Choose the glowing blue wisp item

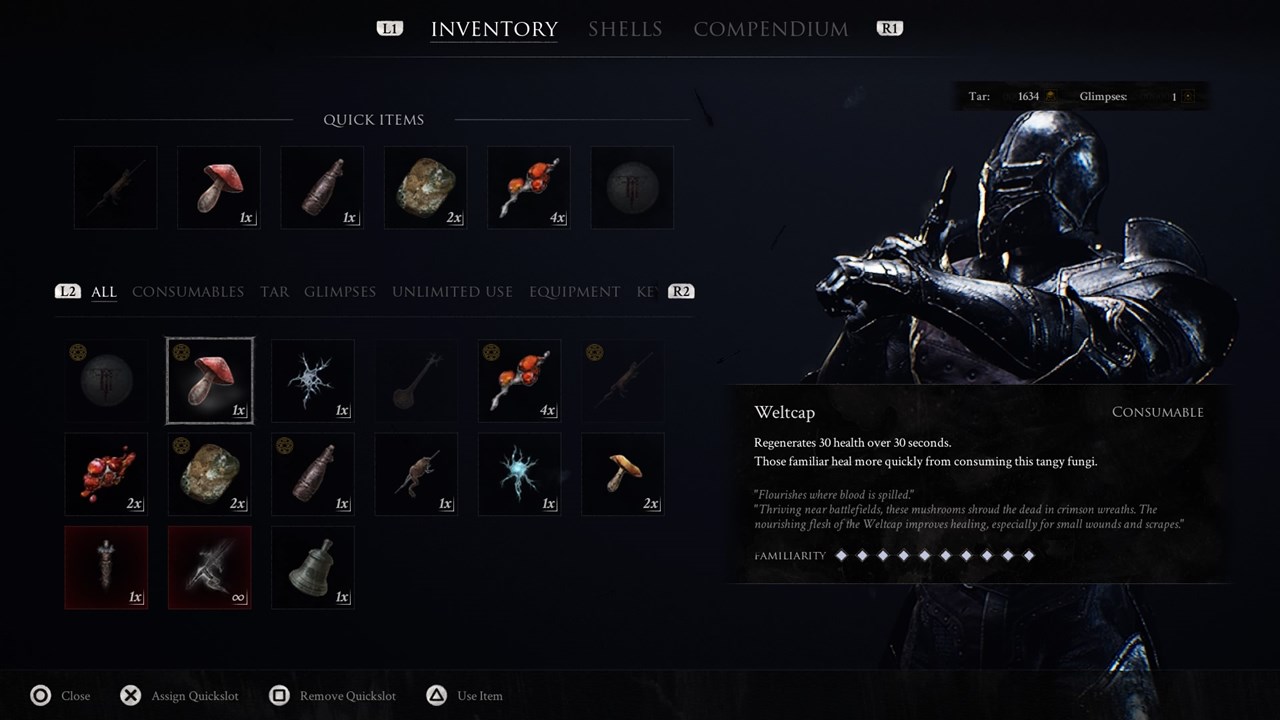[x=520, y=474]
